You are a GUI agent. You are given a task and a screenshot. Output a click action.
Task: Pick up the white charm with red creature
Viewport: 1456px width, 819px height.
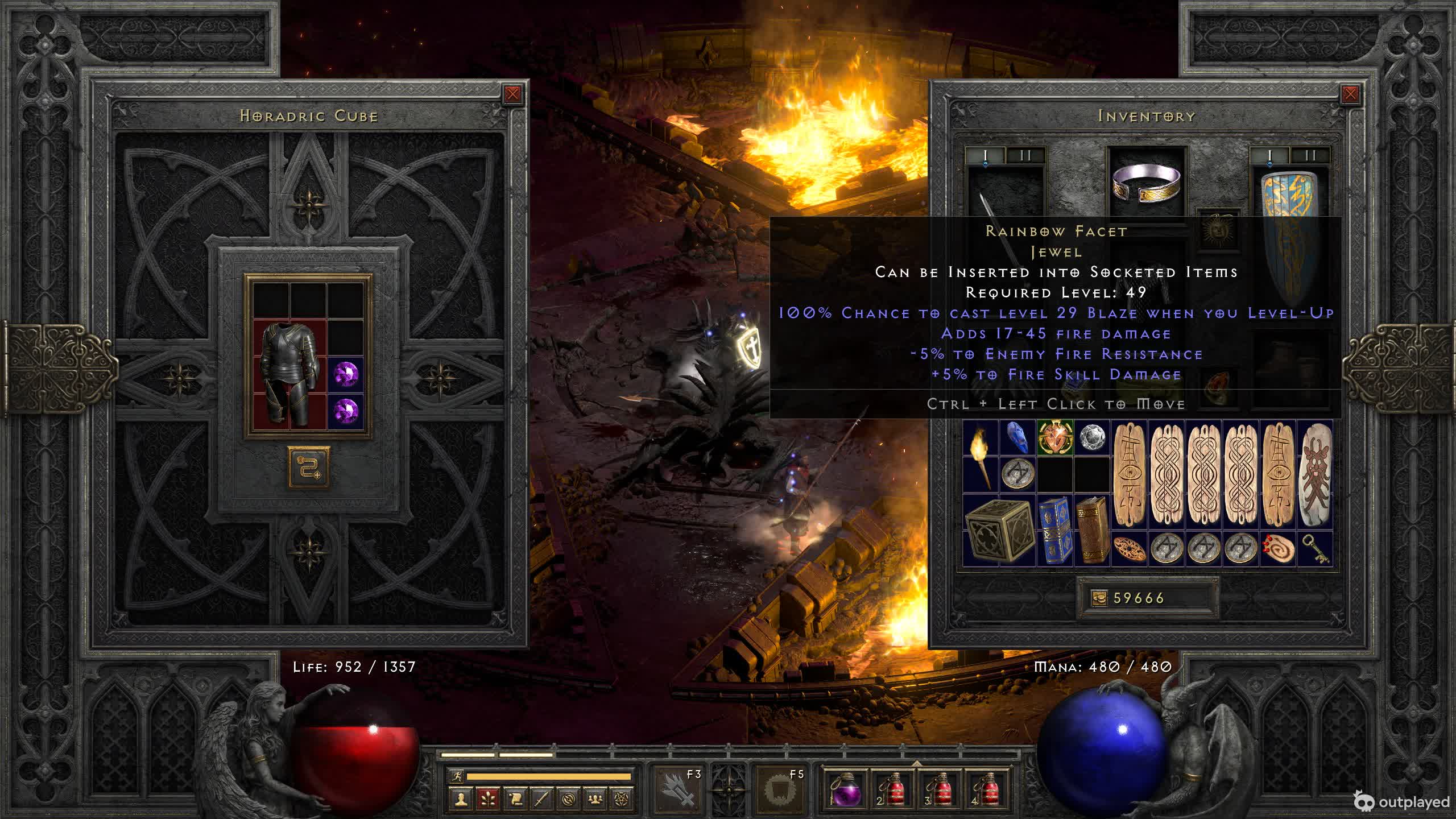click(1314, 475)
